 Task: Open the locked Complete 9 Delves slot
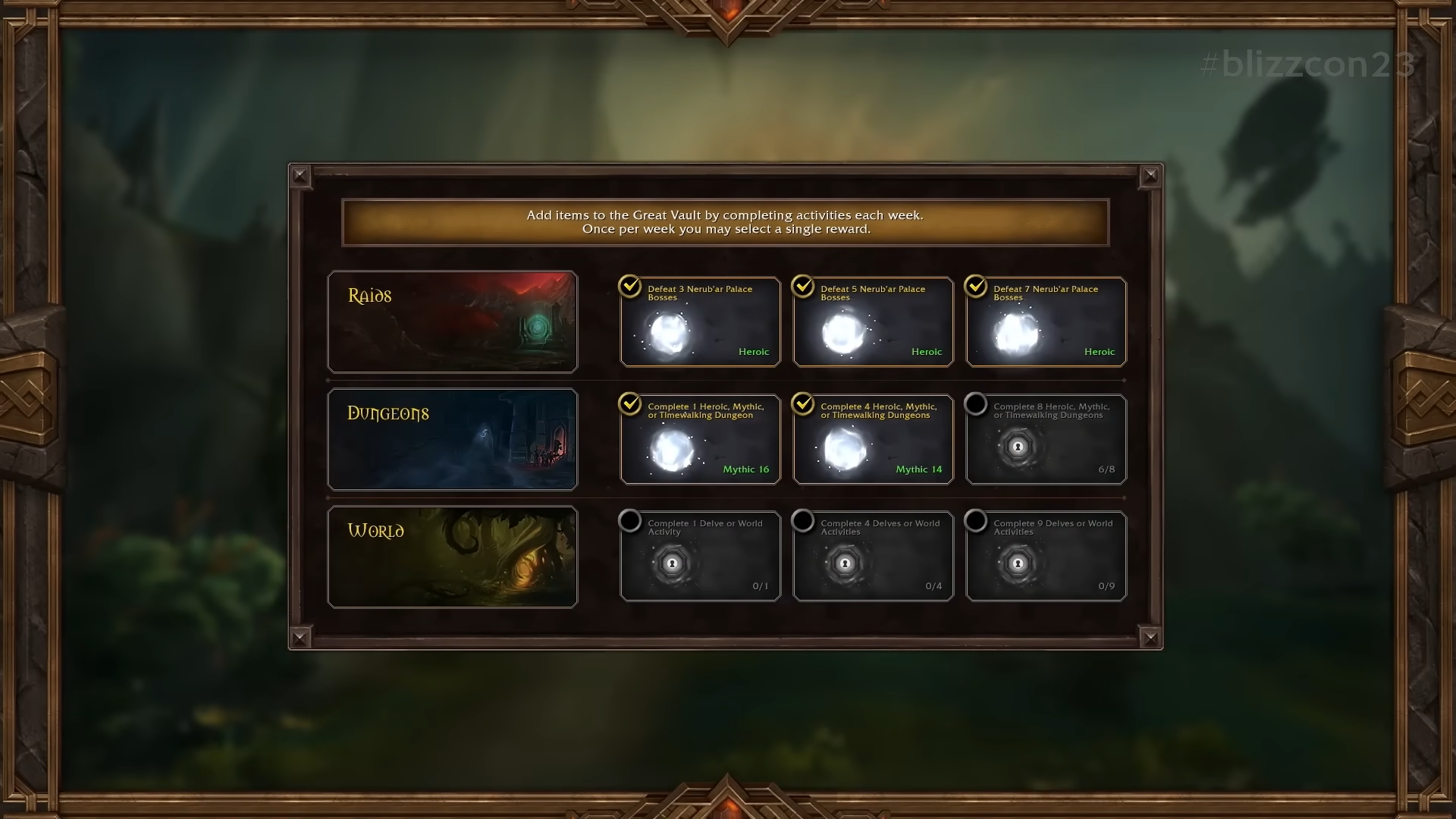(1046, 557)
